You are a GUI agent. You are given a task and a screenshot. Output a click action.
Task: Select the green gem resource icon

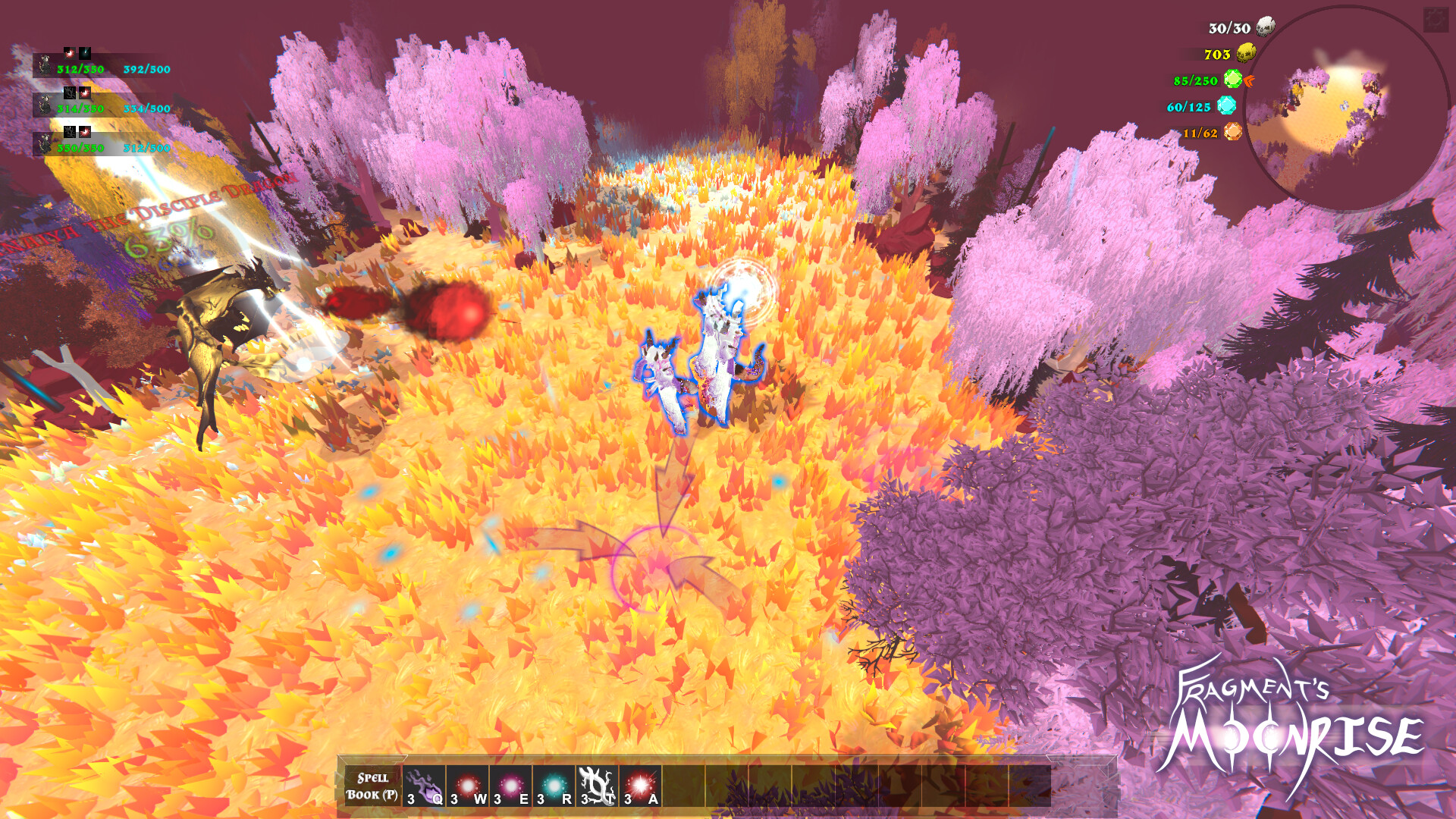[x=1233, y=80]
